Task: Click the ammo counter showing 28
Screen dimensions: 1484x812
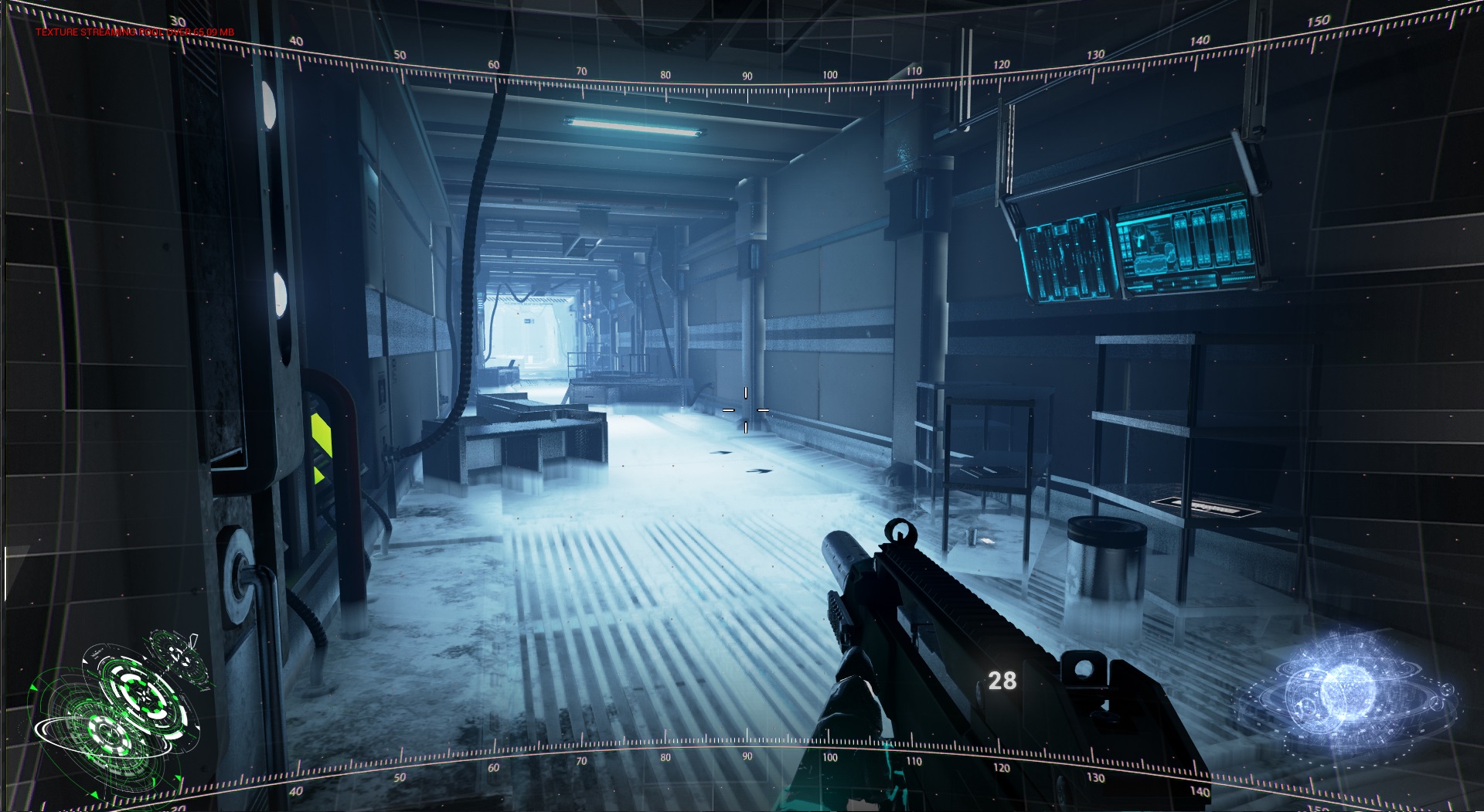Action: [x=1005, y=681]
